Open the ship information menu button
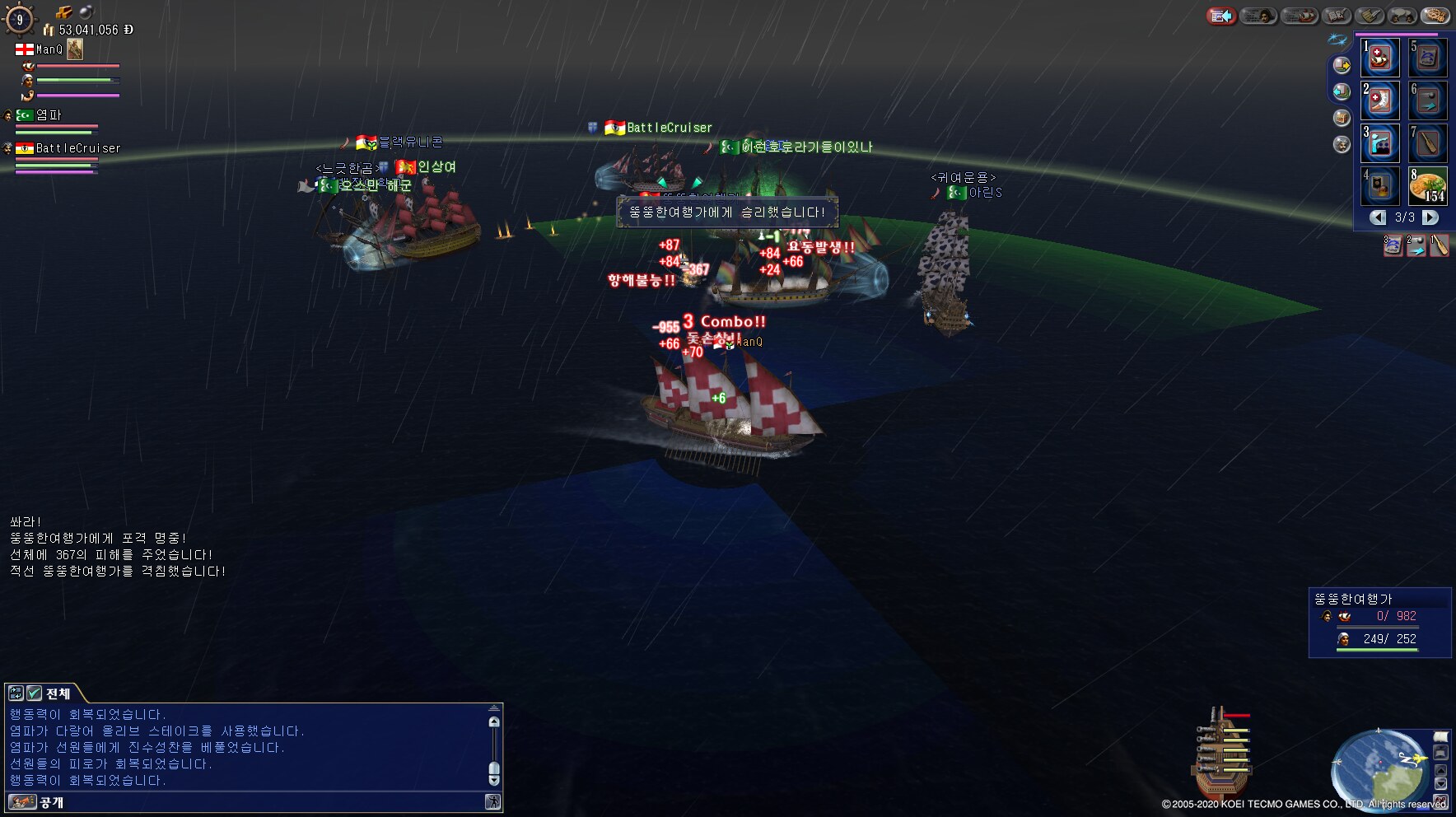 click(1300, 16)
